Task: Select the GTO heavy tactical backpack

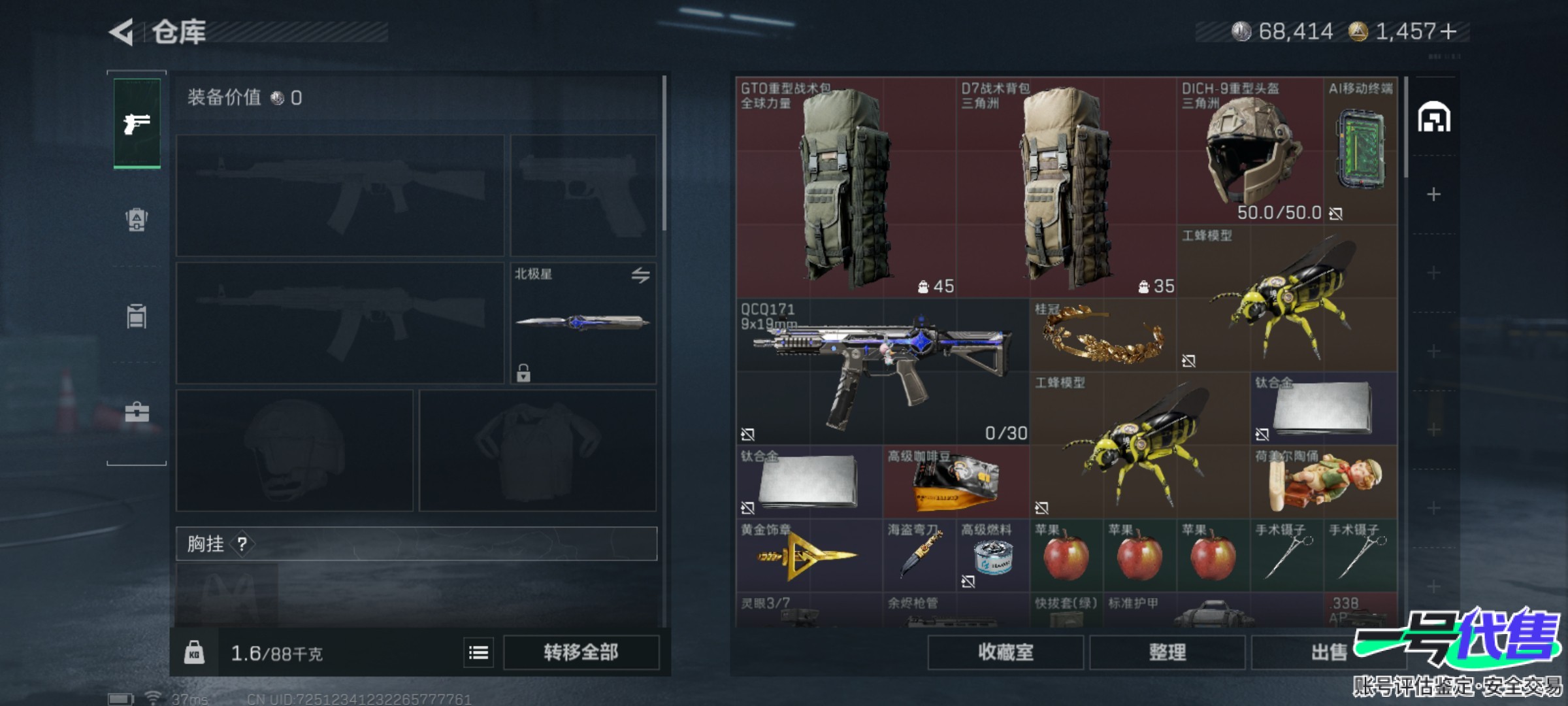Action: point(846,188)
